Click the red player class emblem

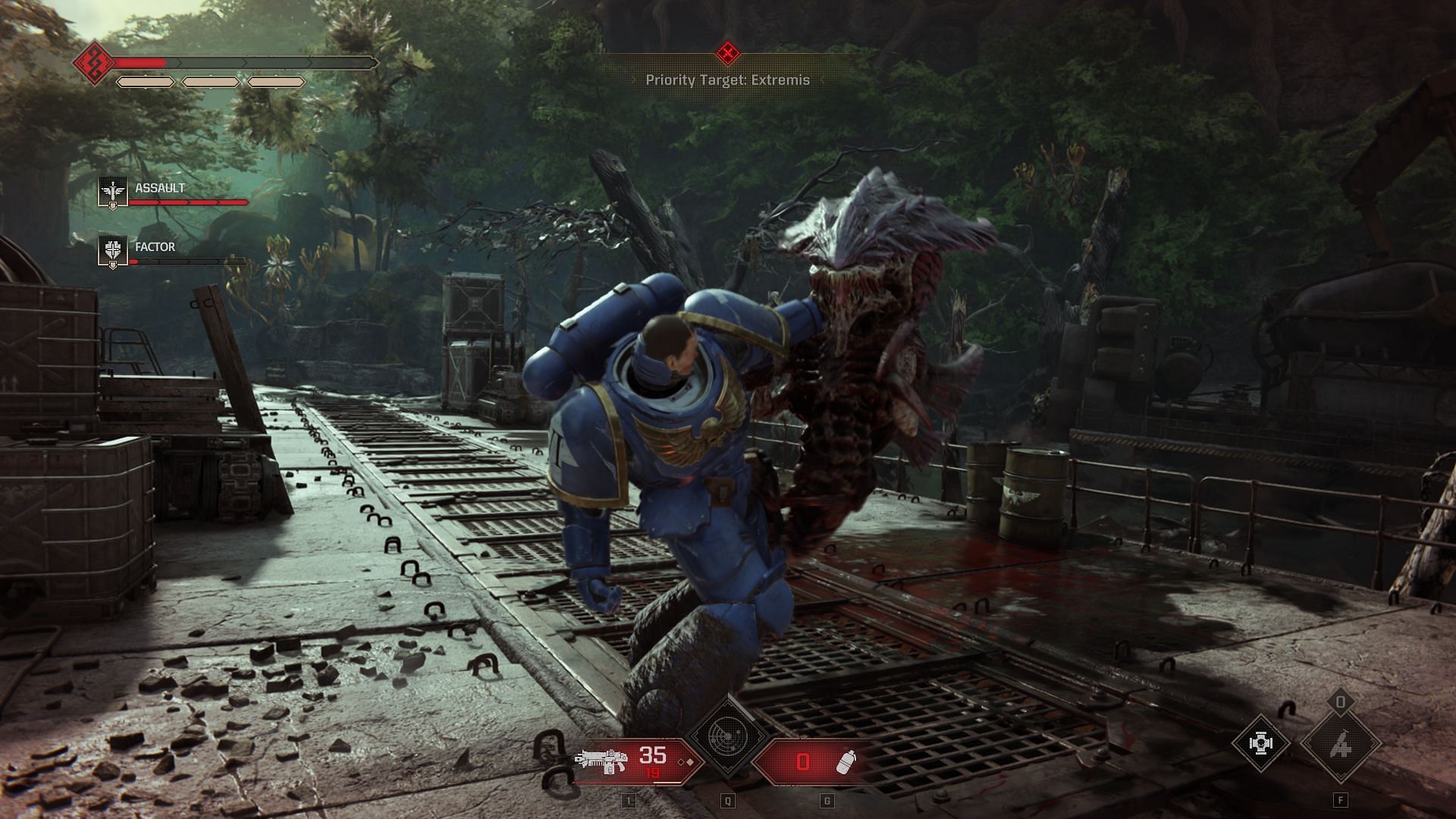(x=94, y=62)
